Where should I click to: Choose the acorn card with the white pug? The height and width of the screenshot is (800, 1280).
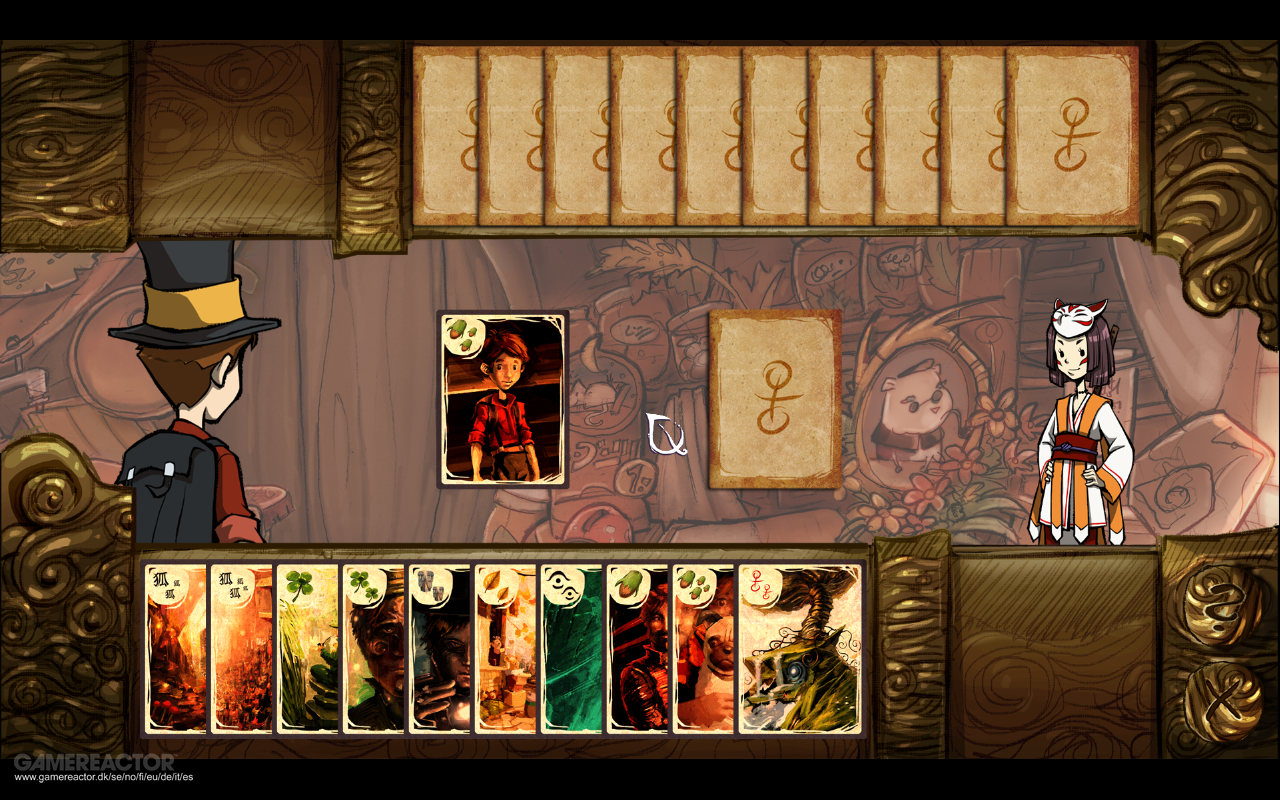click(703, 650)
